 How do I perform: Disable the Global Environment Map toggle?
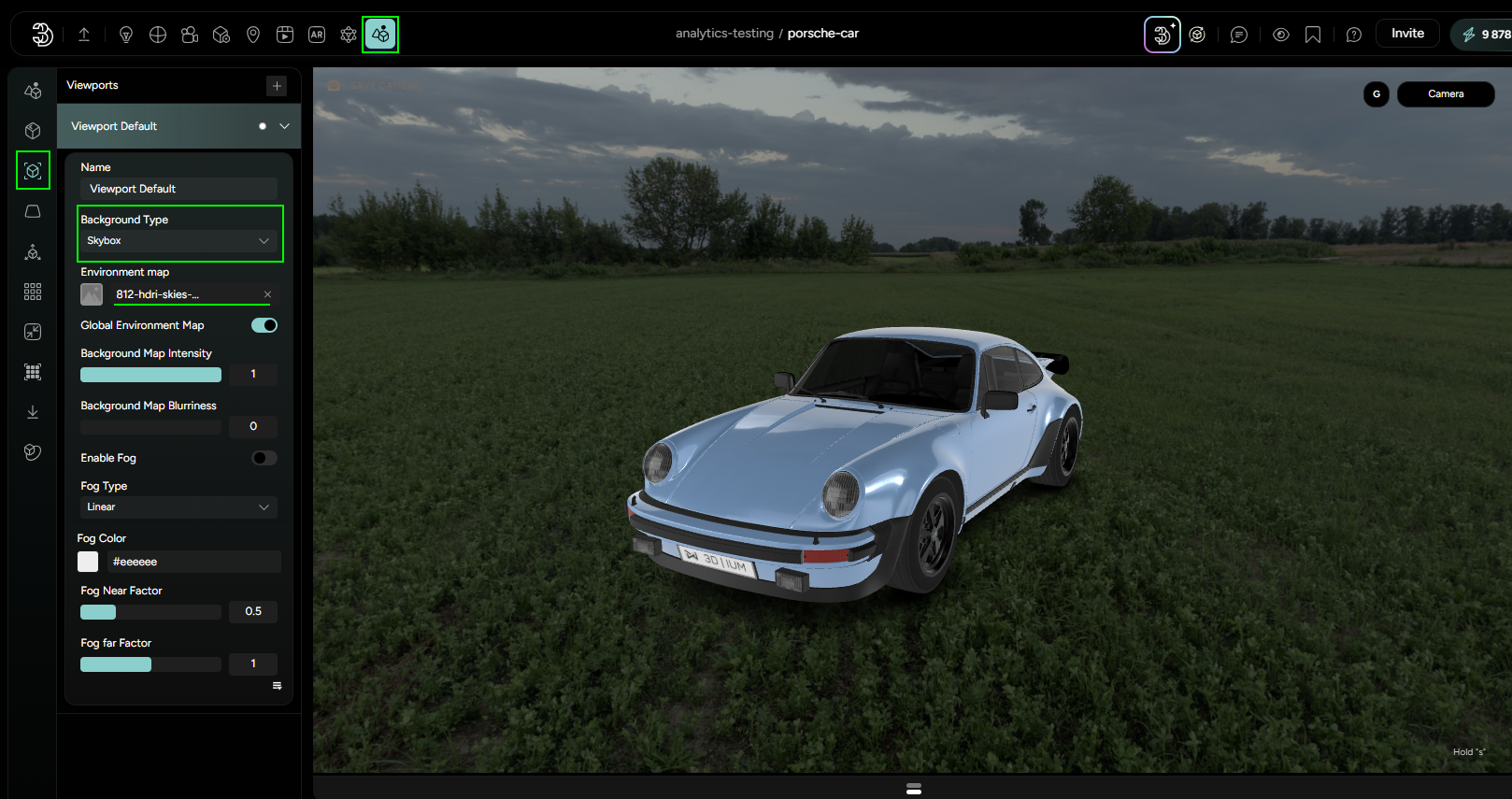point(264,325)
